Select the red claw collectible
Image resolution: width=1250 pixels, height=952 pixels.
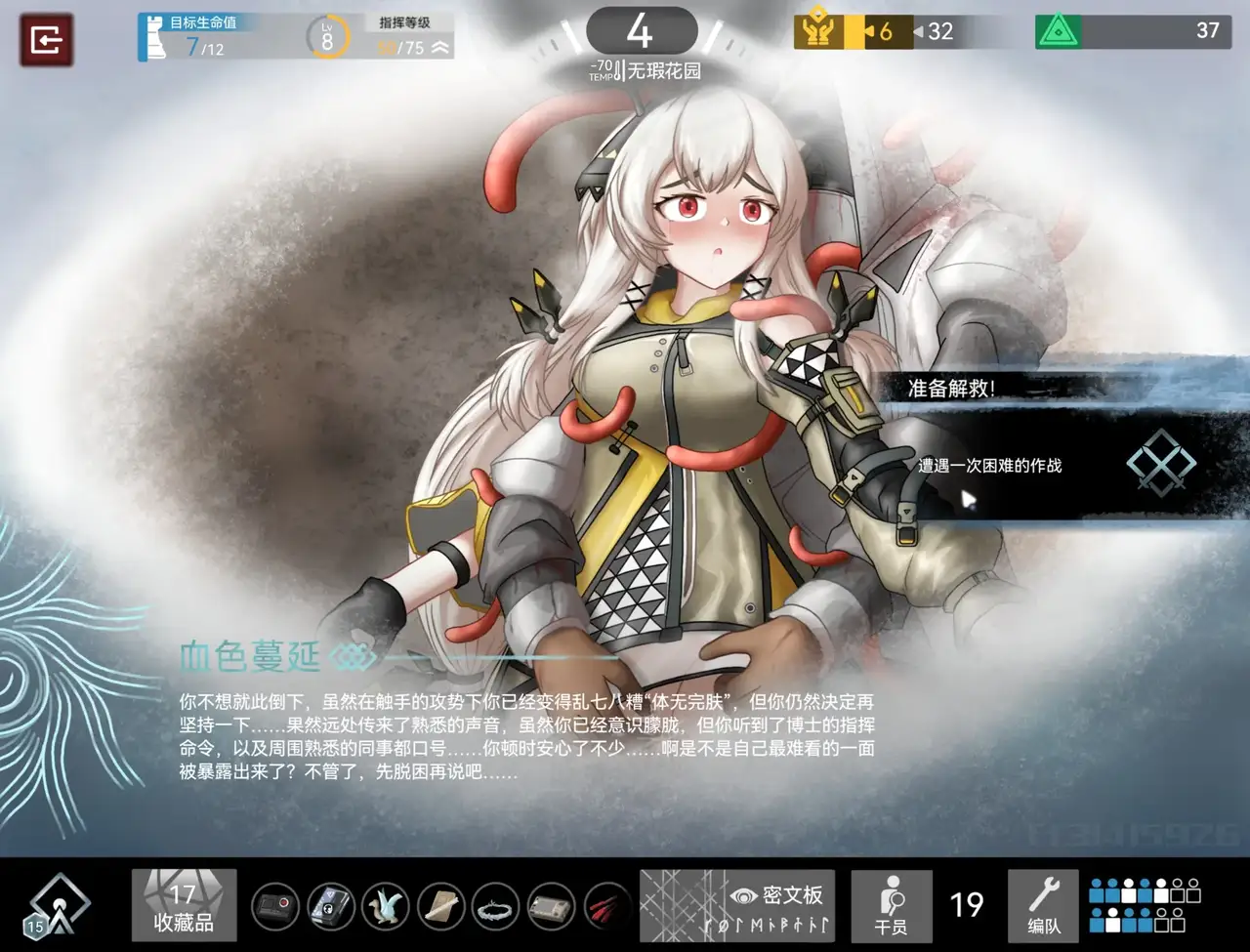pos(605,907)
